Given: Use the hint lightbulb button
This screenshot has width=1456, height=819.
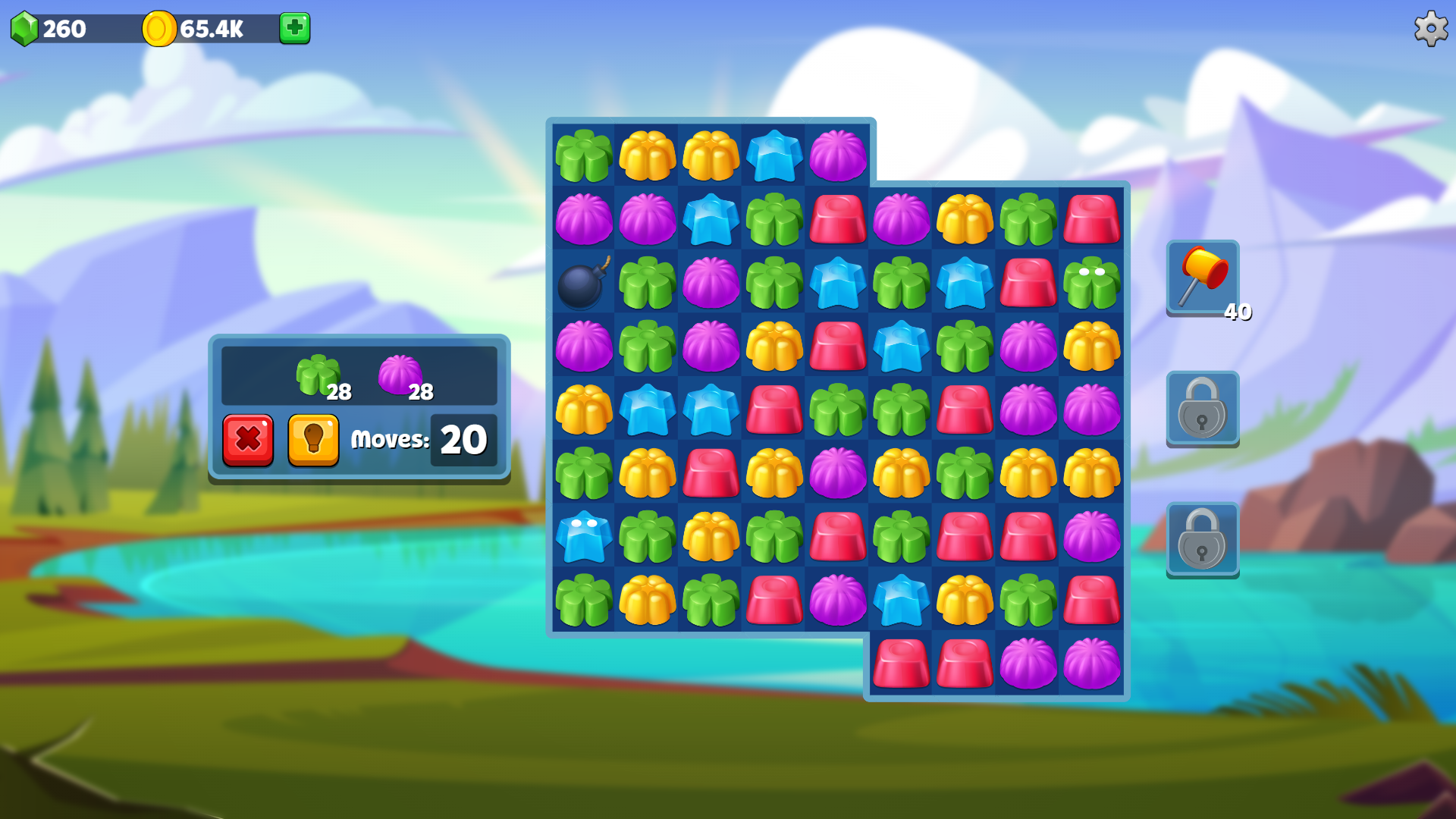Looking at the screenshot, I should 313,440.
